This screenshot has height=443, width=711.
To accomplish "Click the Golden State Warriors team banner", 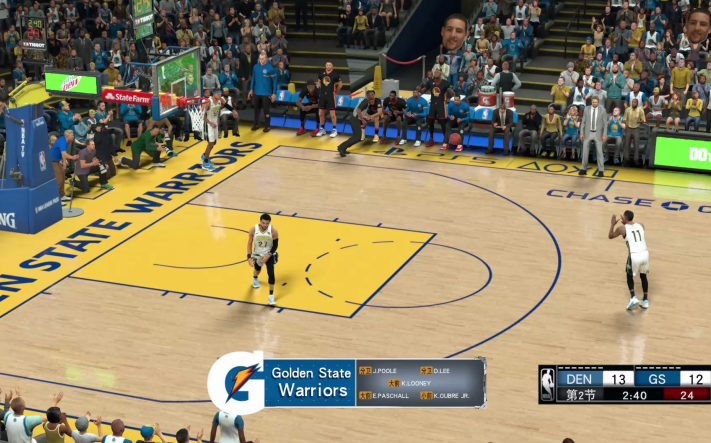I will click(310, 382).
